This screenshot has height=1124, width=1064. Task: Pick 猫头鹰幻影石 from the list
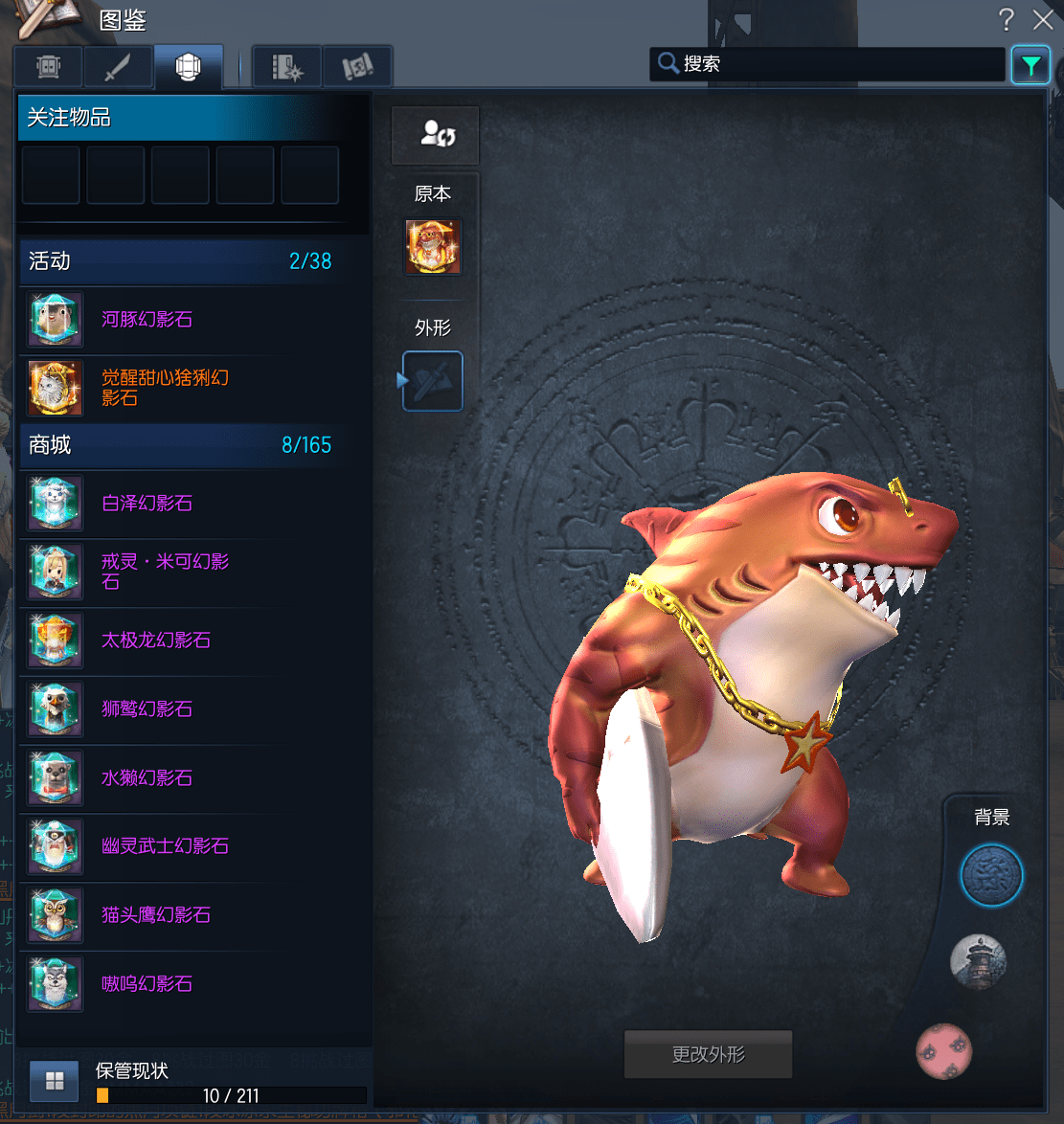[x=156, y=915]
